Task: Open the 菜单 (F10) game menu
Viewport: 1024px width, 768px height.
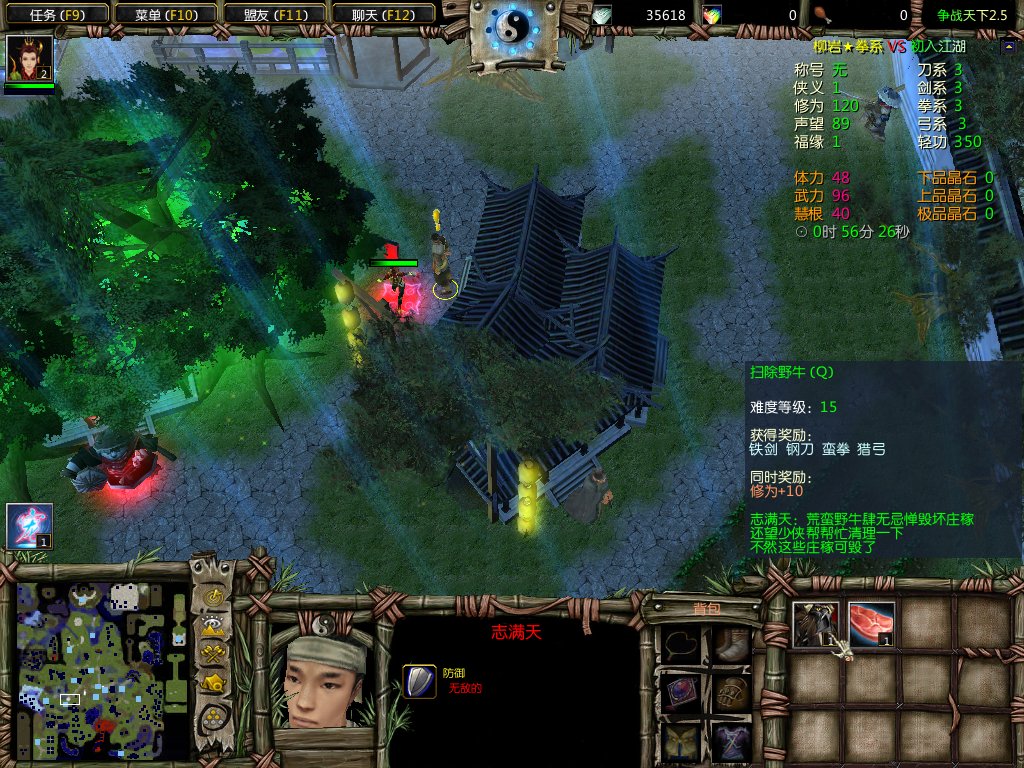Action: [x=164, y=14]
